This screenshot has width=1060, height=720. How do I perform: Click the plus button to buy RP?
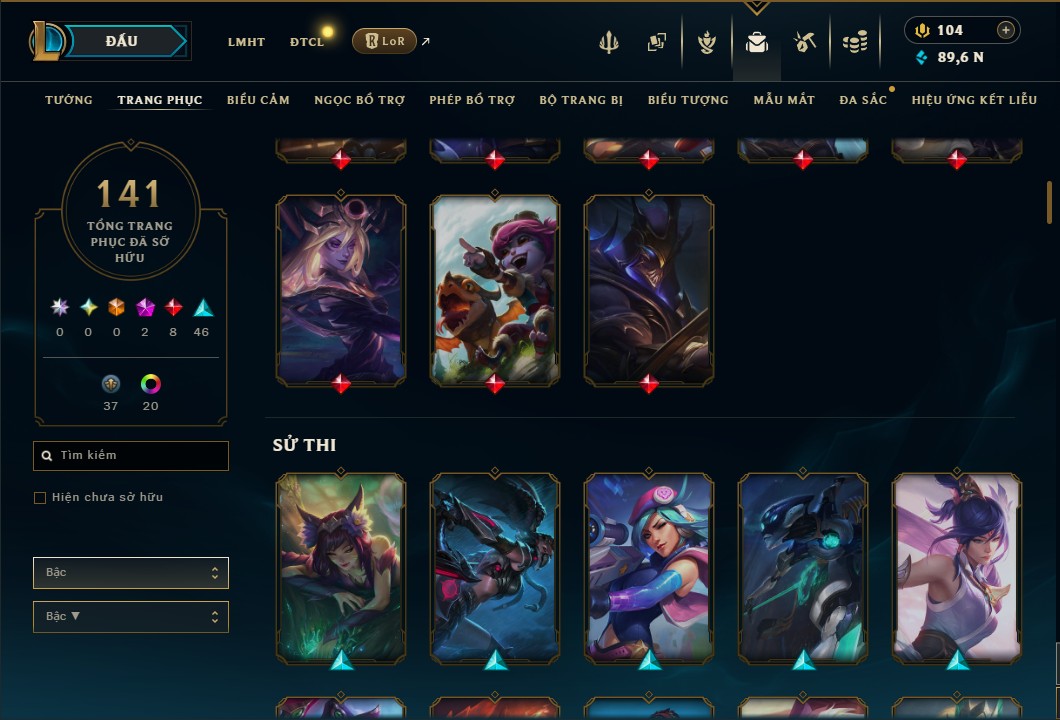[1006, 30]
